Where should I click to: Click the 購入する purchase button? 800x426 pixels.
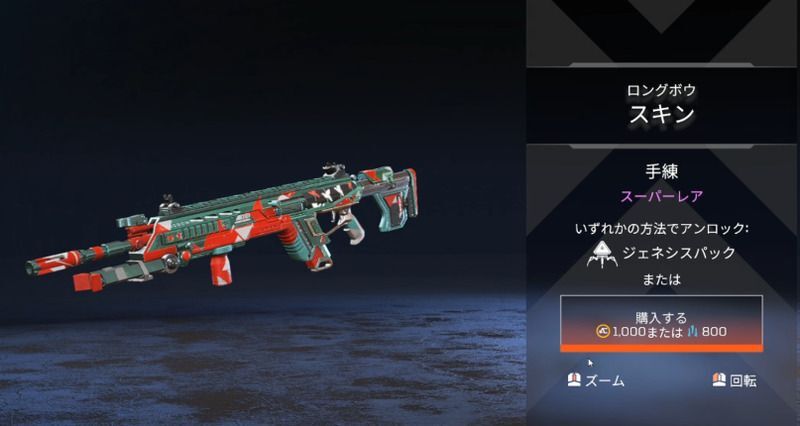pos(661,322)
